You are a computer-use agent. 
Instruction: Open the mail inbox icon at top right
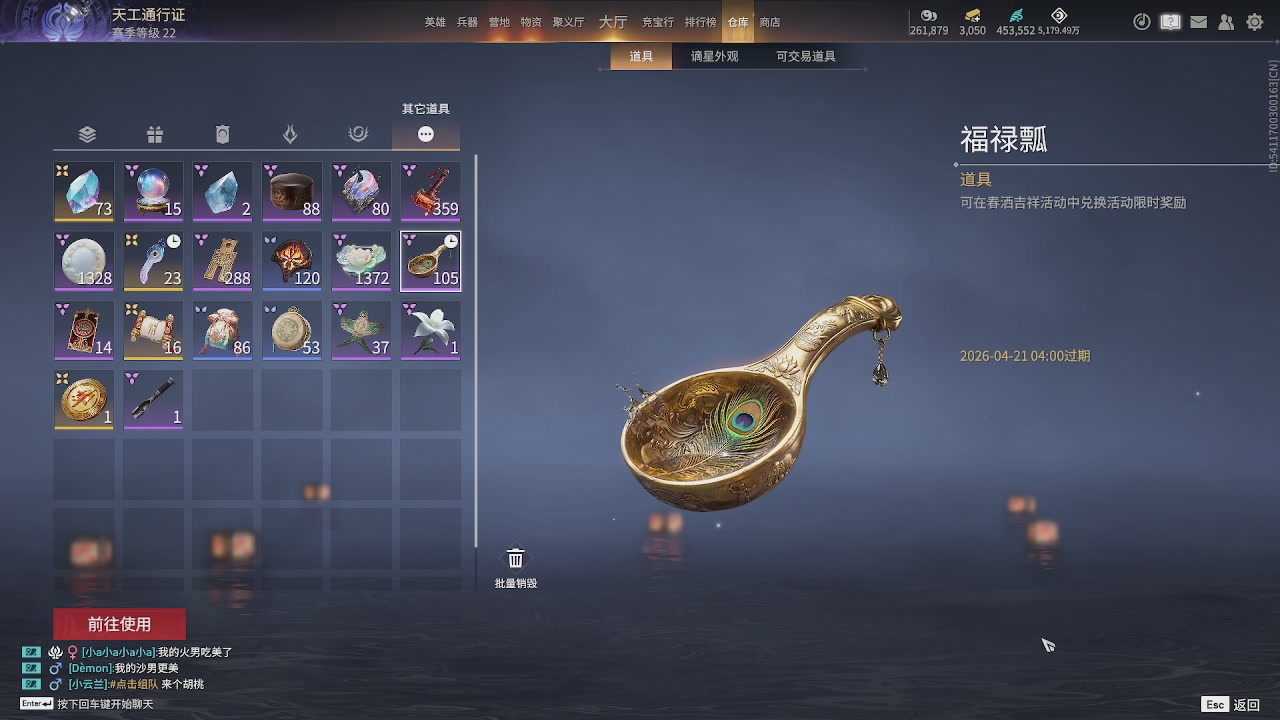tap(1198, 21)
